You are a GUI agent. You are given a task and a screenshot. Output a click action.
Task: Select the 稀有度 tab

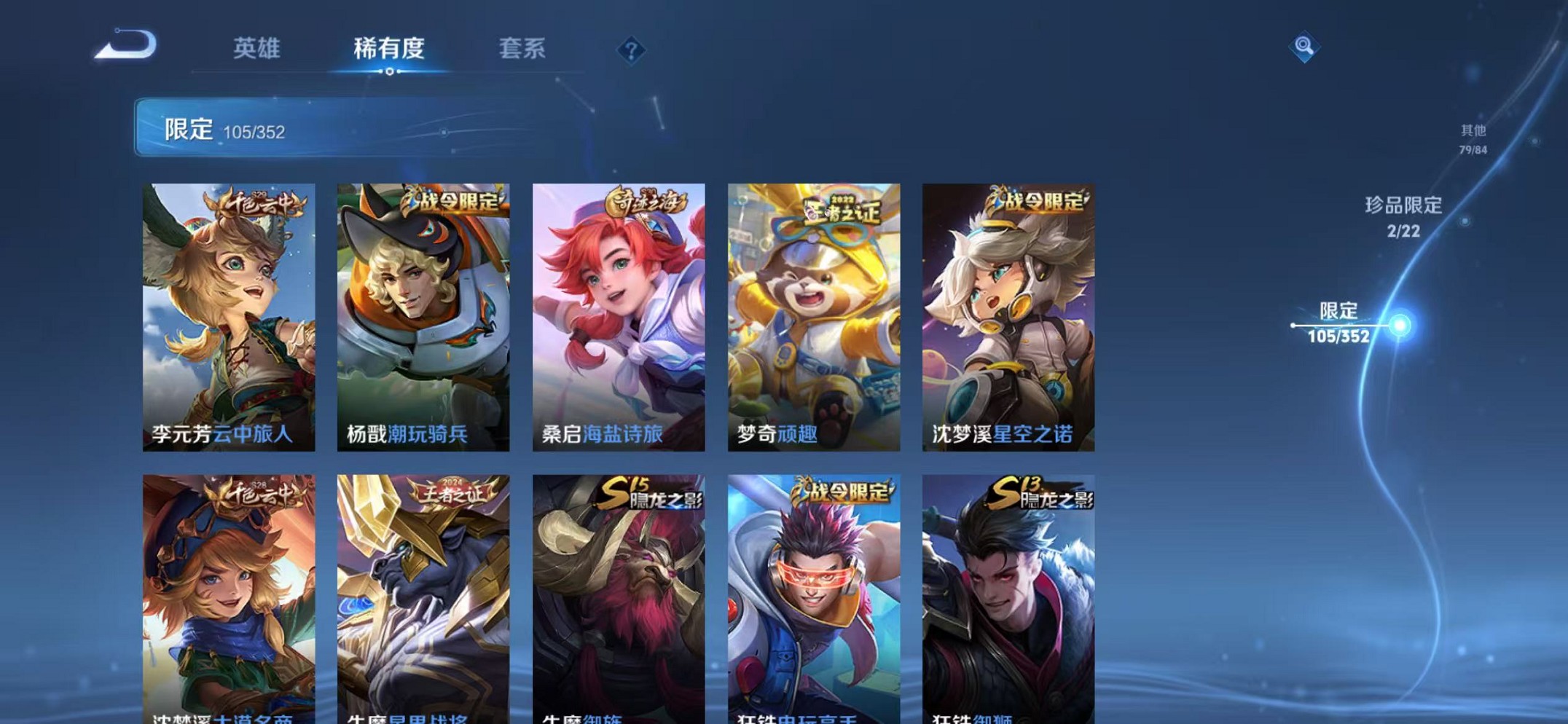391,50
